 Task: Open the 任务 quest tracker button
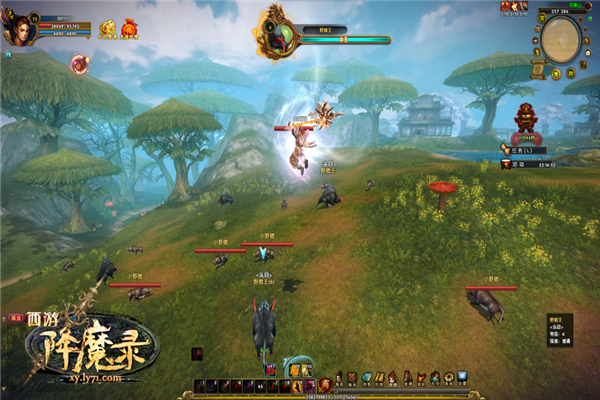point(522,148)
